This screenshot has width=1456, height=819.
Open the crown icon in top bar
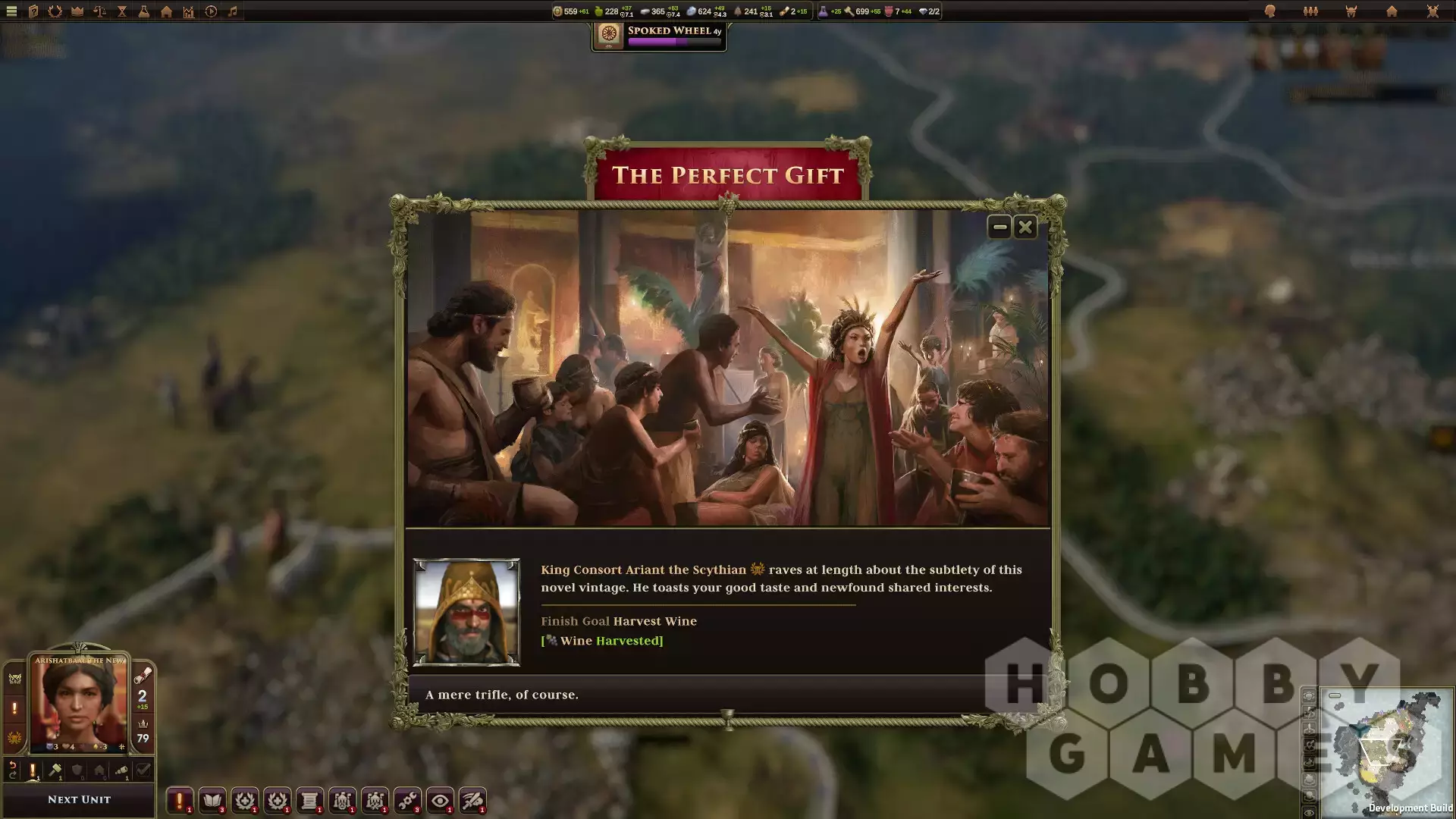click(x=77, y=11)
